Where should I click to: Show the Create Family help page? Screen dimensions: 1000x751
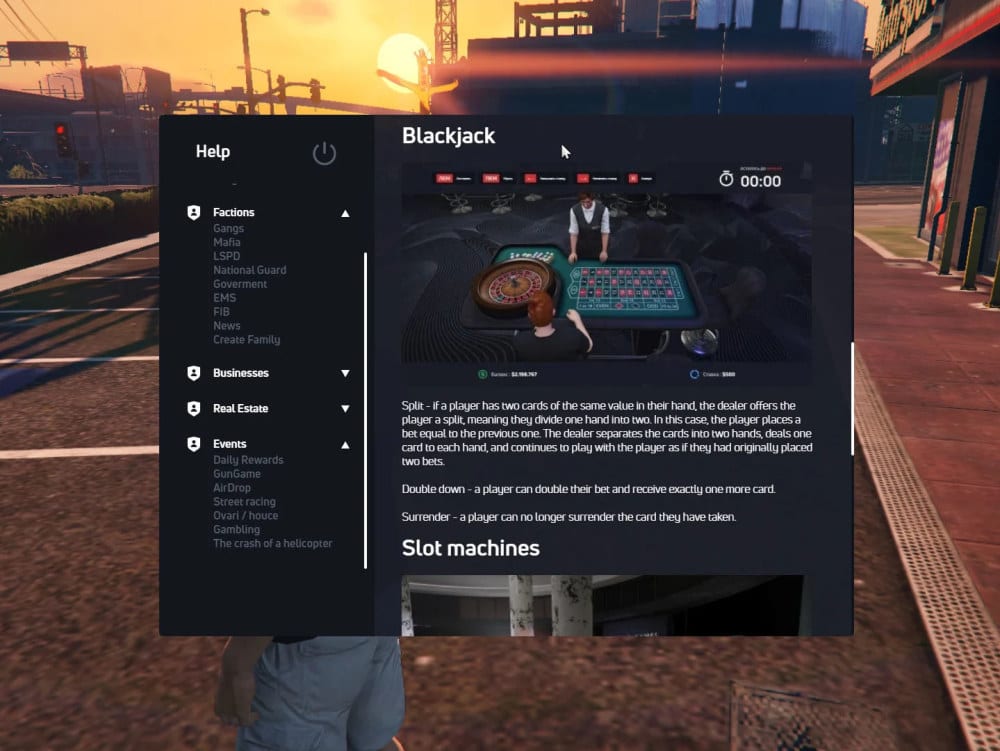[x=246, y=340]
